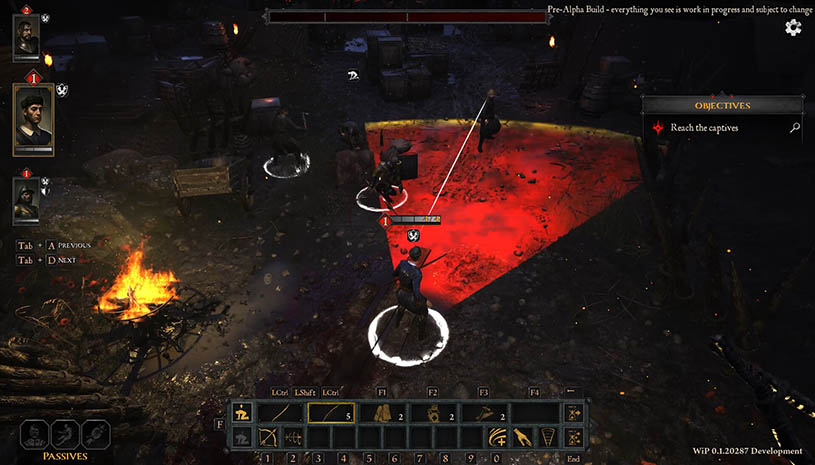Click the End turn hourglass button

point(574,437)
